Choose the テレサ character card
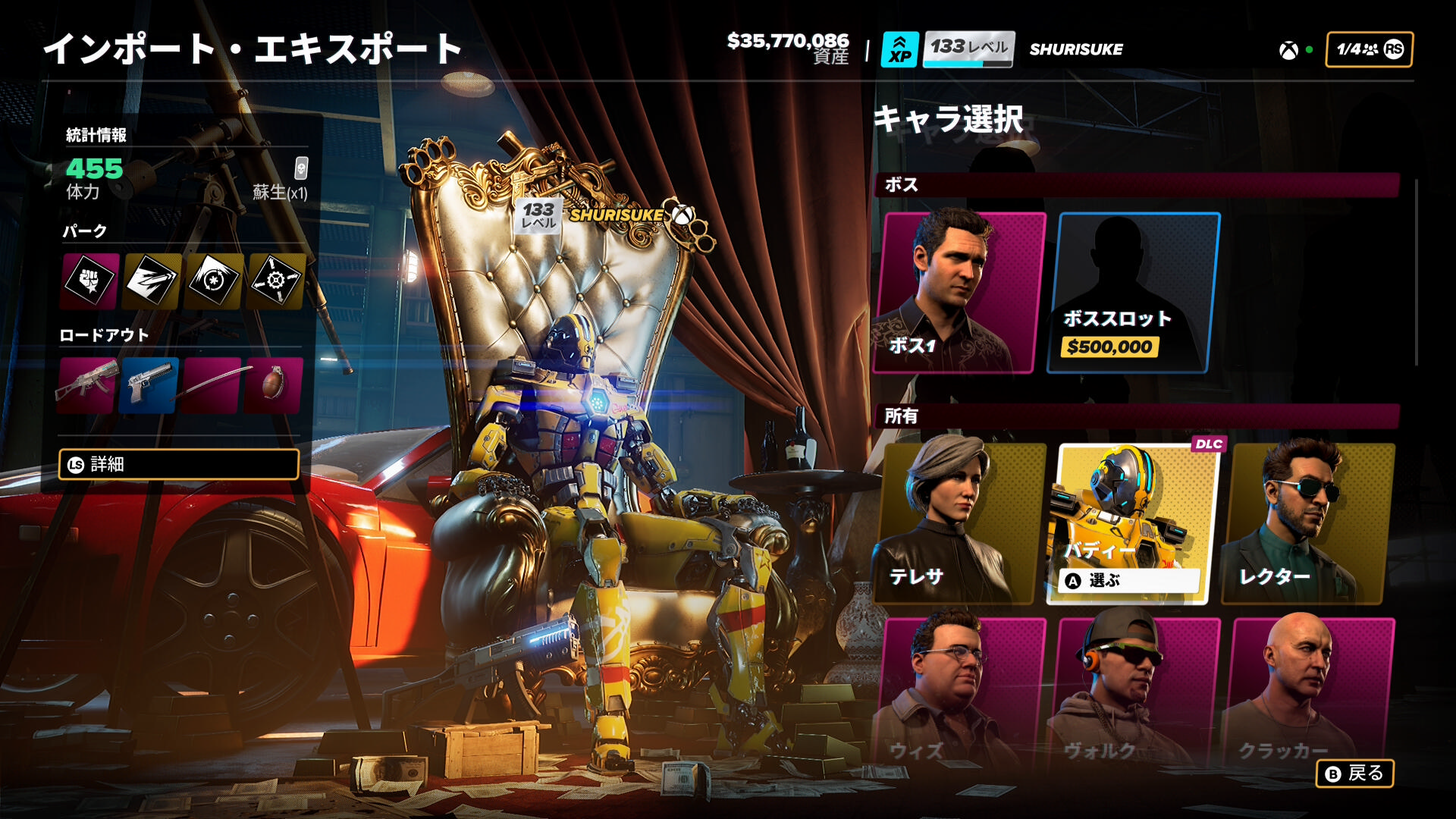The height and width of the screenshot is (819, 1456). coord(960,523)
